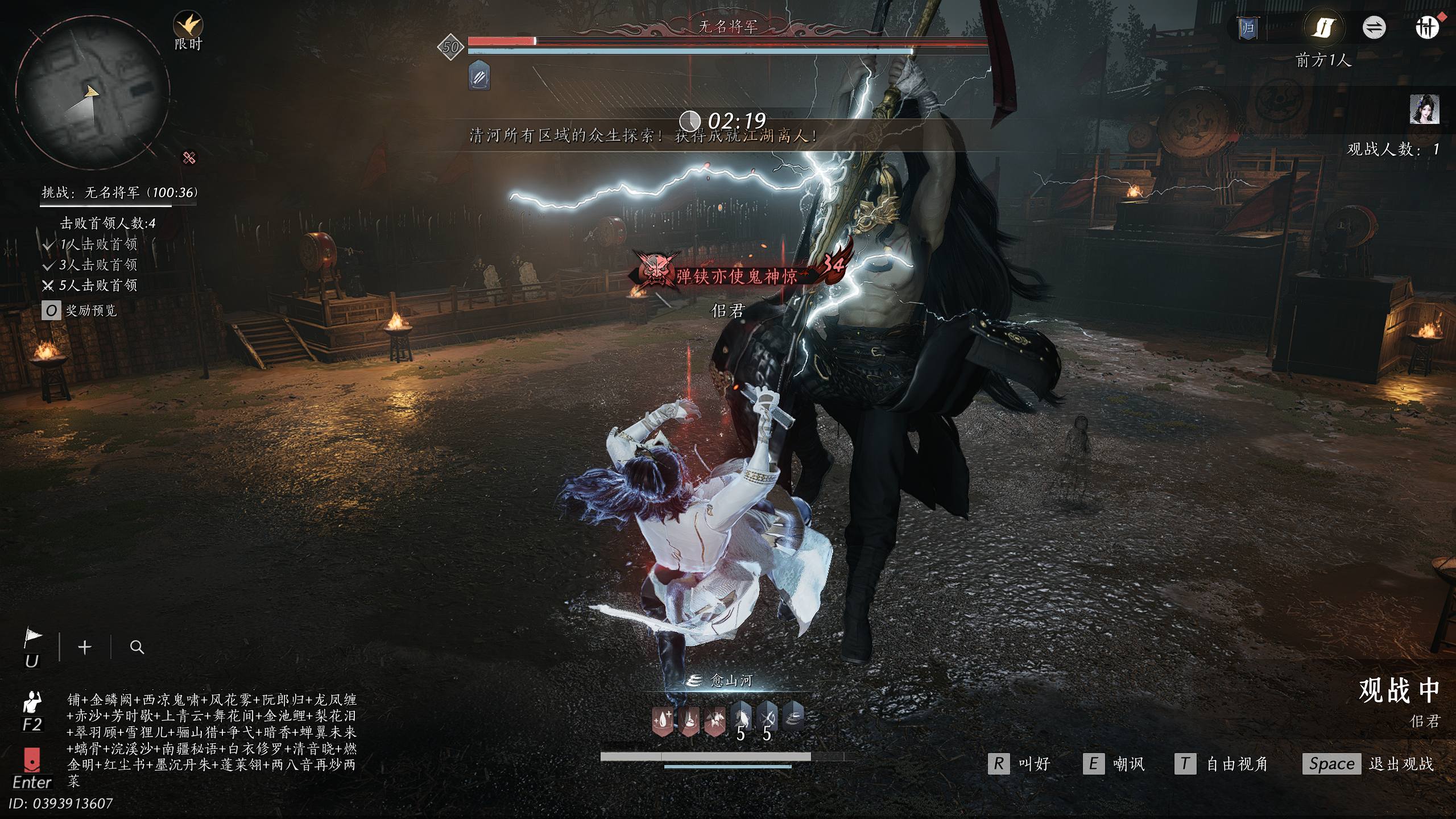The height and width of the screenshot is (819, 1456).
Task: Open the 计 menu with red notification
Action: [1426, 27]
